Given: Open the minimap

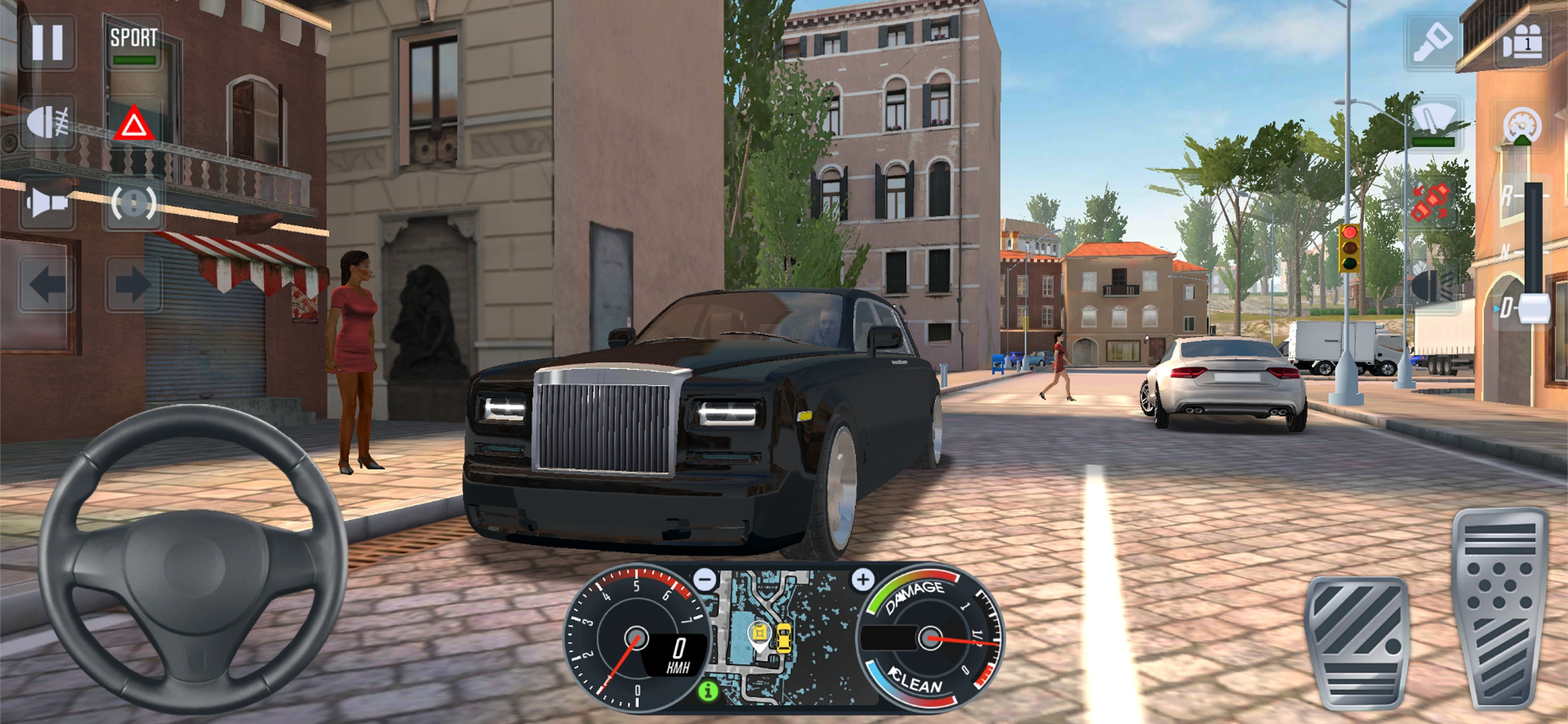Looking at the screenshot, I should (784, 636).
